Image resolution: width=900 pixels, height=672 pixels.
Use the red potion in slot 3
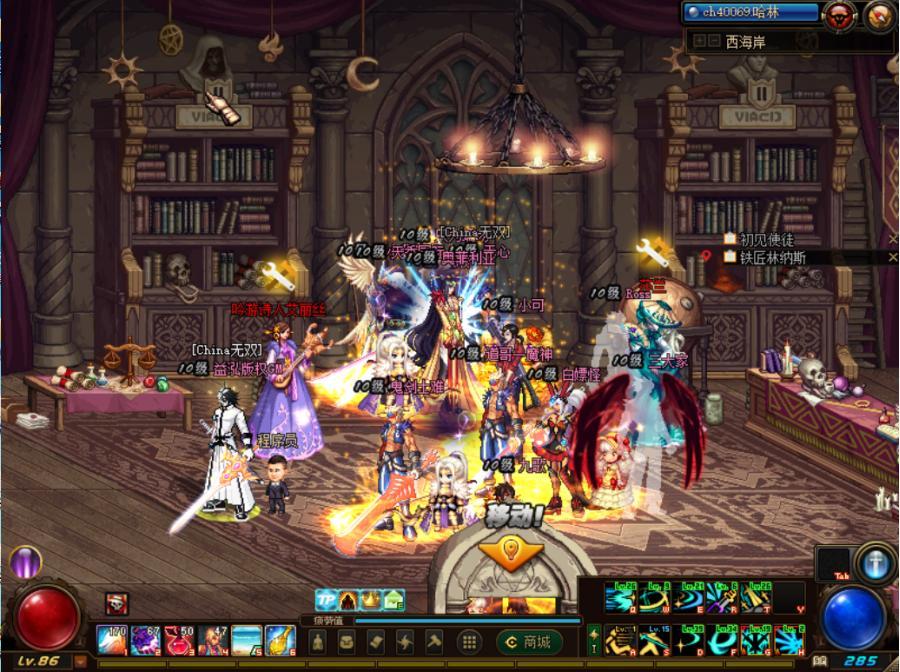pyautogui.click(x=179, y=640)
